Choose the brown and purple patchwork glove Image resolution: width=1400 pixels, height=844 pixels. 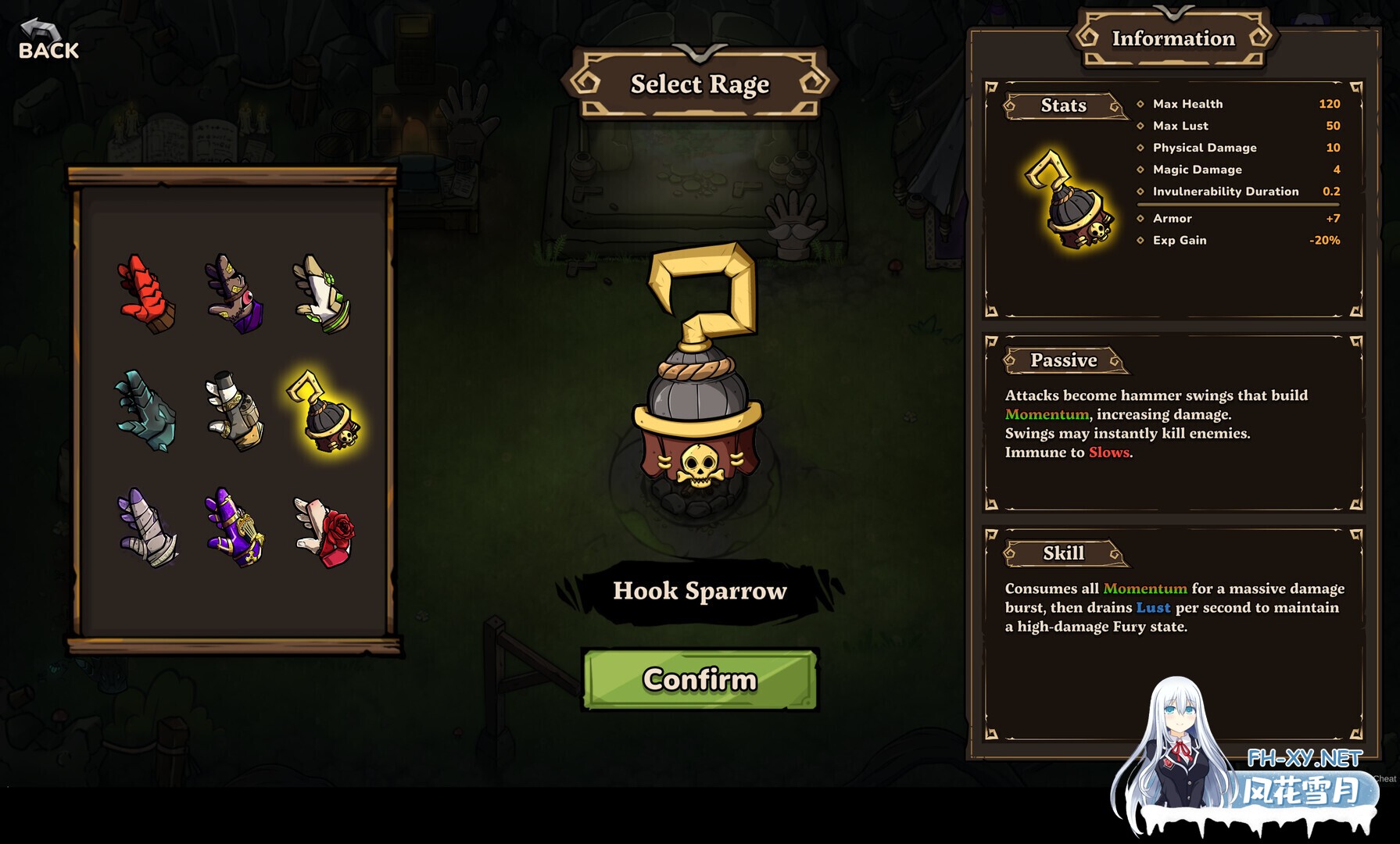[235, 294]
